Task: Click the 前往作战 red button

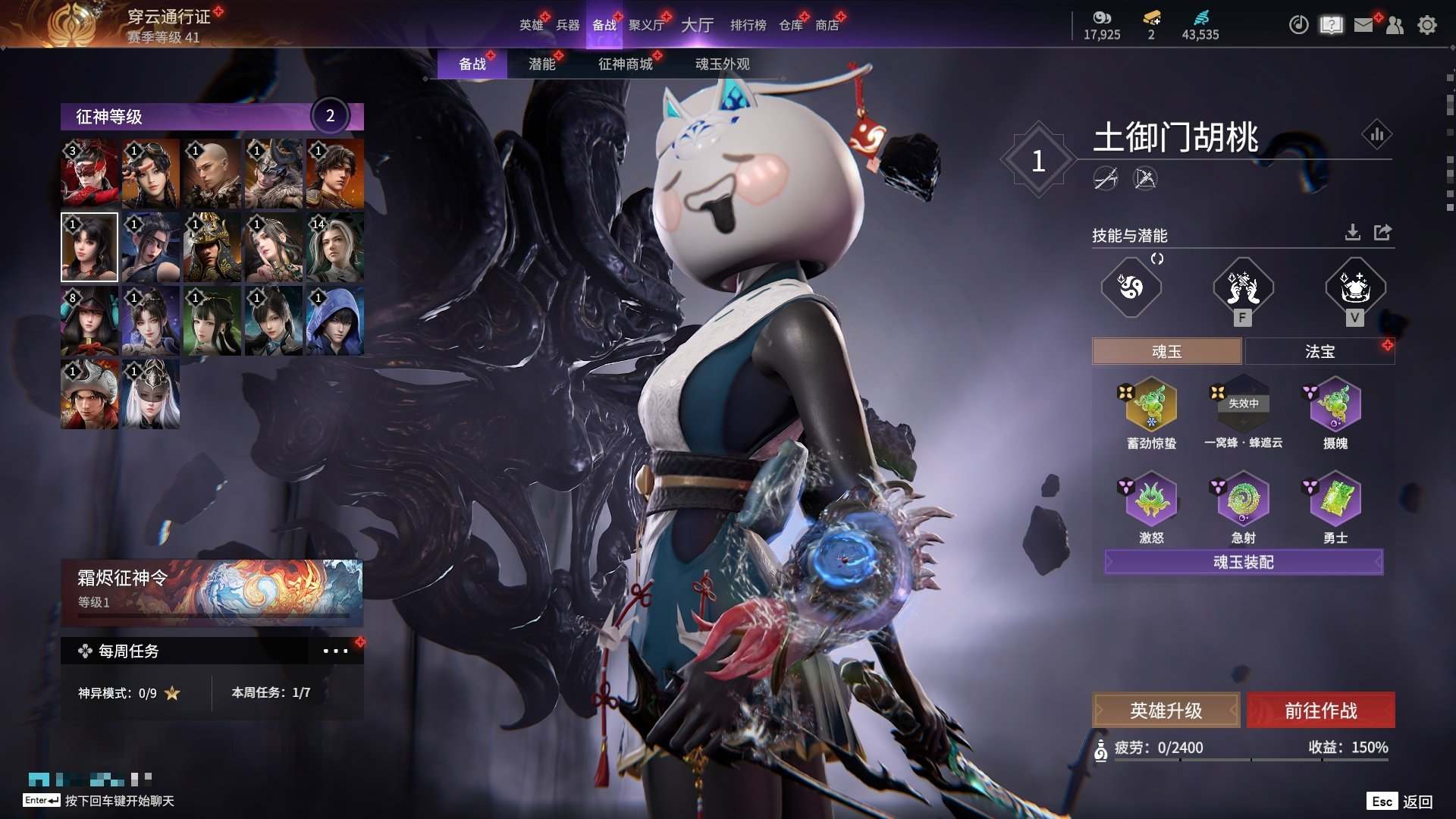Action: click(x=1320, y=711)
